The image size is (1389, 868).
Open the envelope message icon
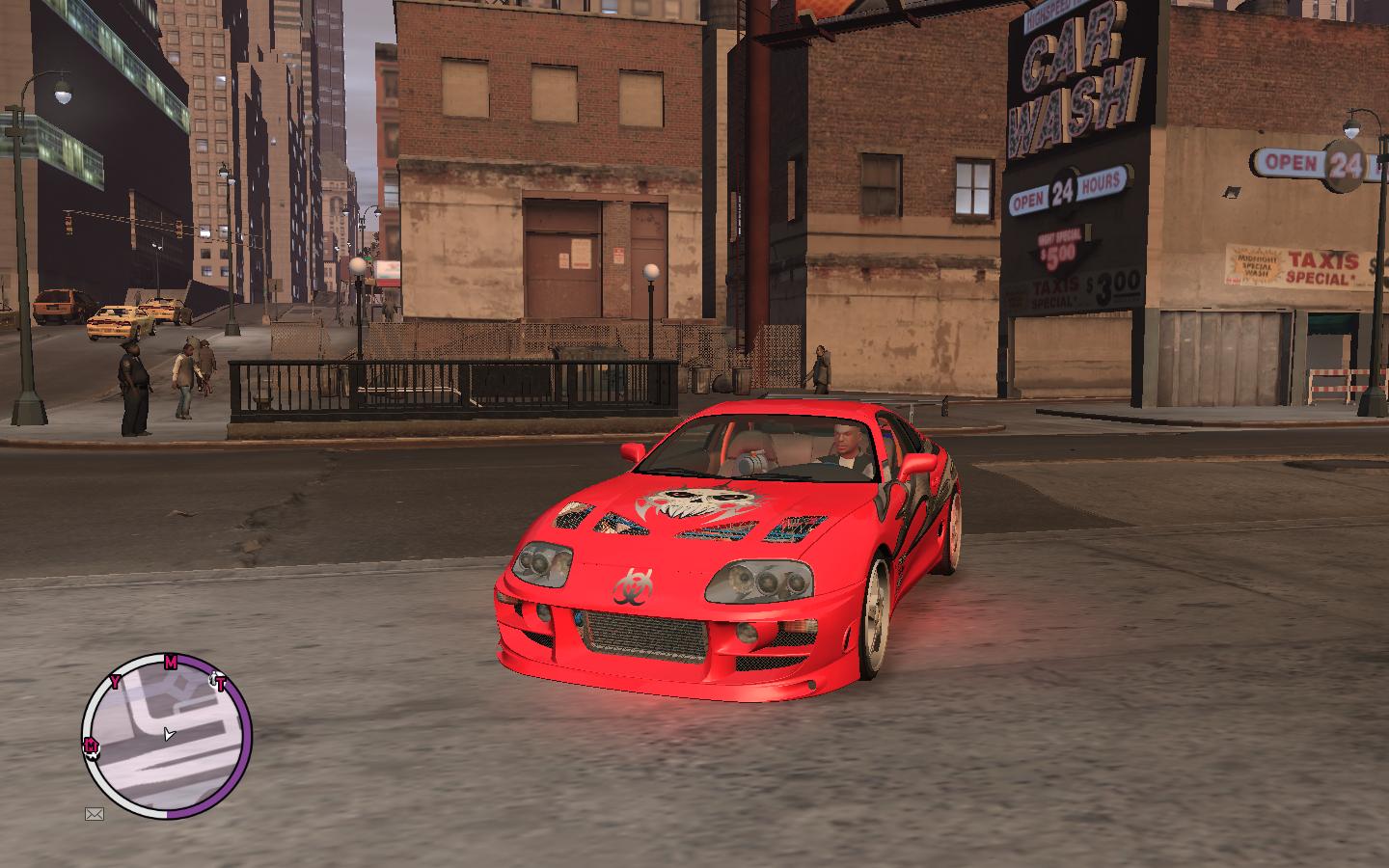click(94, 814)
